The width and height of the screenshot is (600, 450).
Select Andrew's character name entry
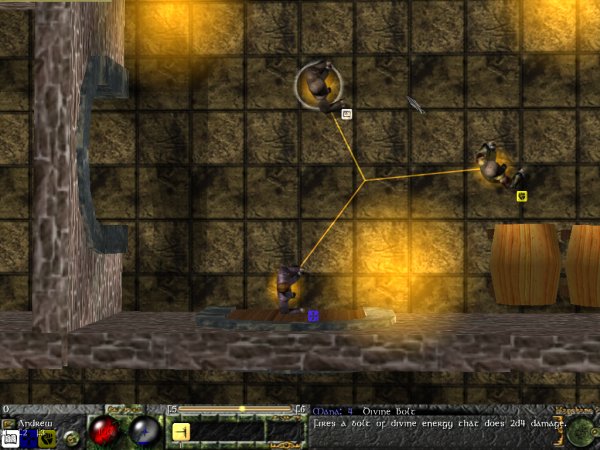(x=34, y=422)
